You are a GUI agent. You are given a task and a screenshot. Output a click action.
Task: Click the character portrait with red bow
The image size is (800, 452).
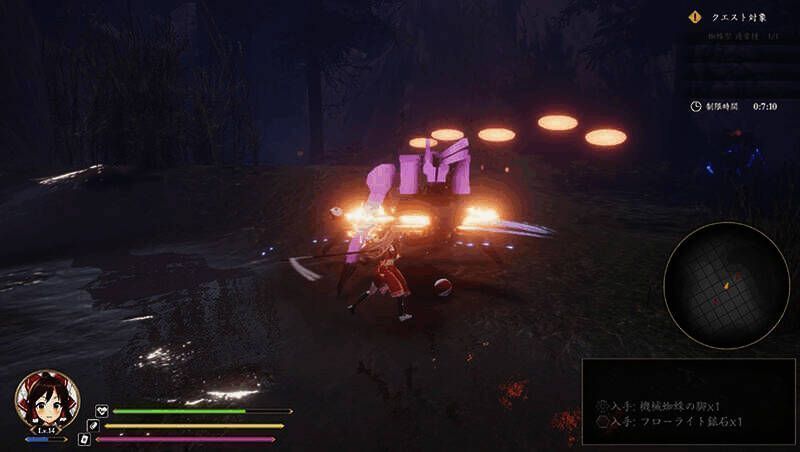(47, 400)
